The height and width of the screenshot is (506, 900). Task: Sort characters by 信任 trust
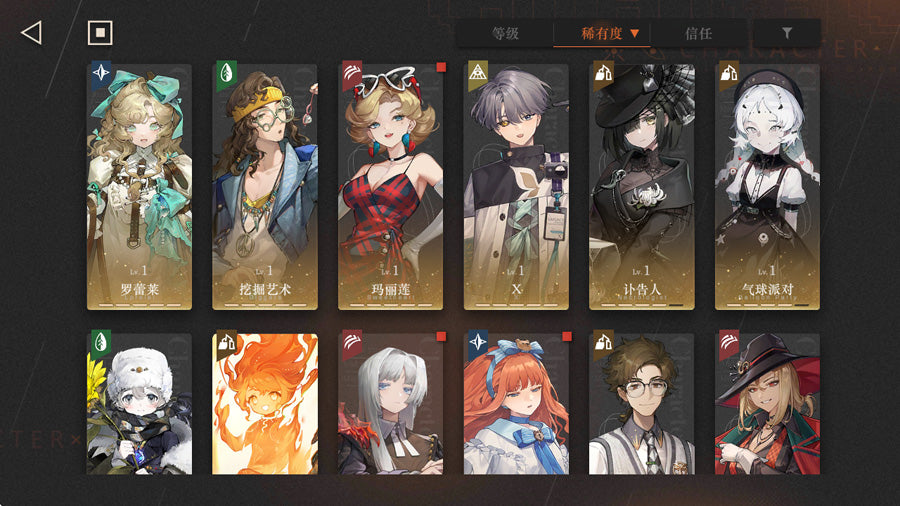click(x=699, y=33)
